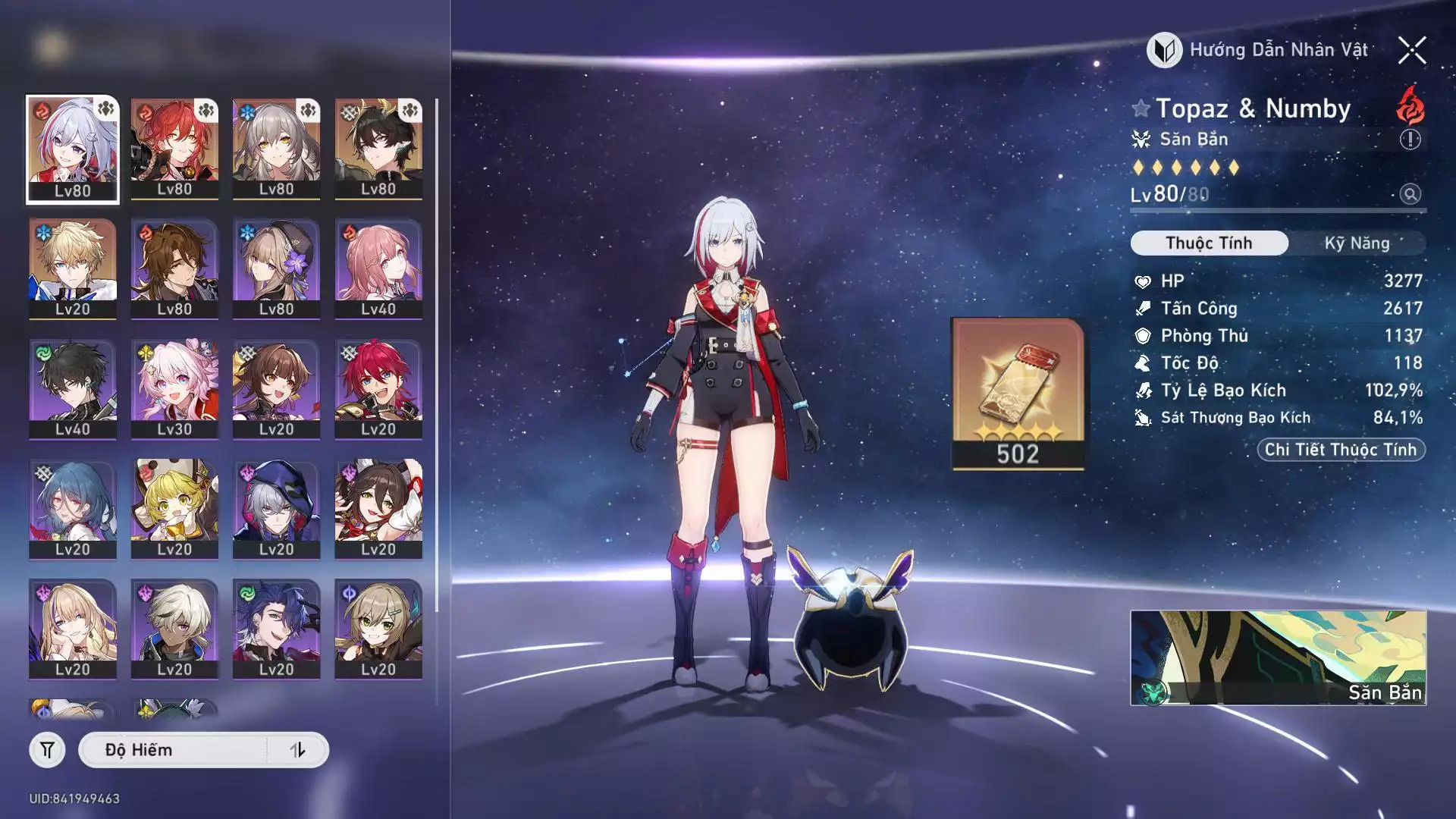Switch to the Kỹ Năng tab

pyautogui.click(x=1357, y=243)
